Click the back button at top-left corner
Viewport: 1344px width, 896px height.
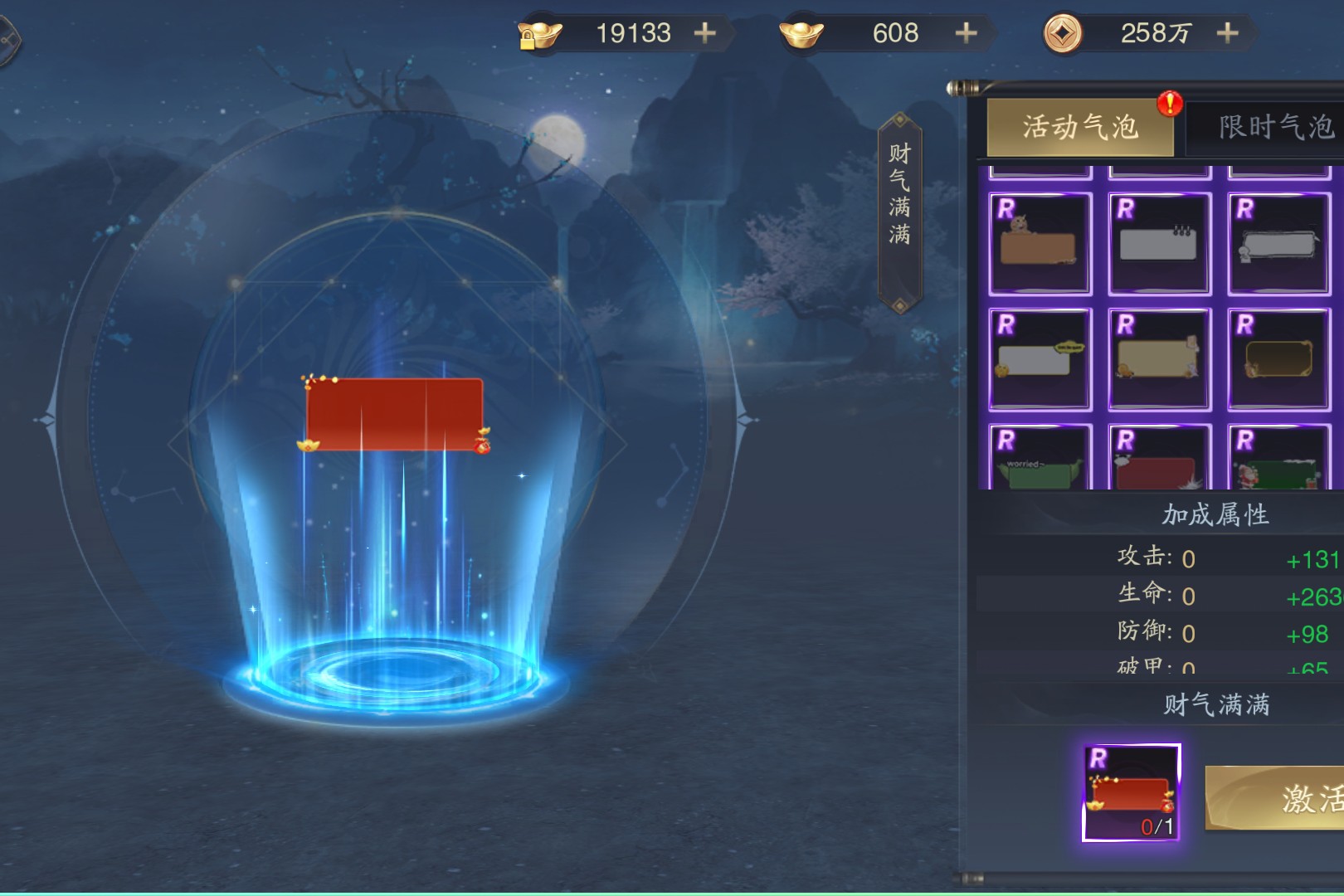coord(7,39)
